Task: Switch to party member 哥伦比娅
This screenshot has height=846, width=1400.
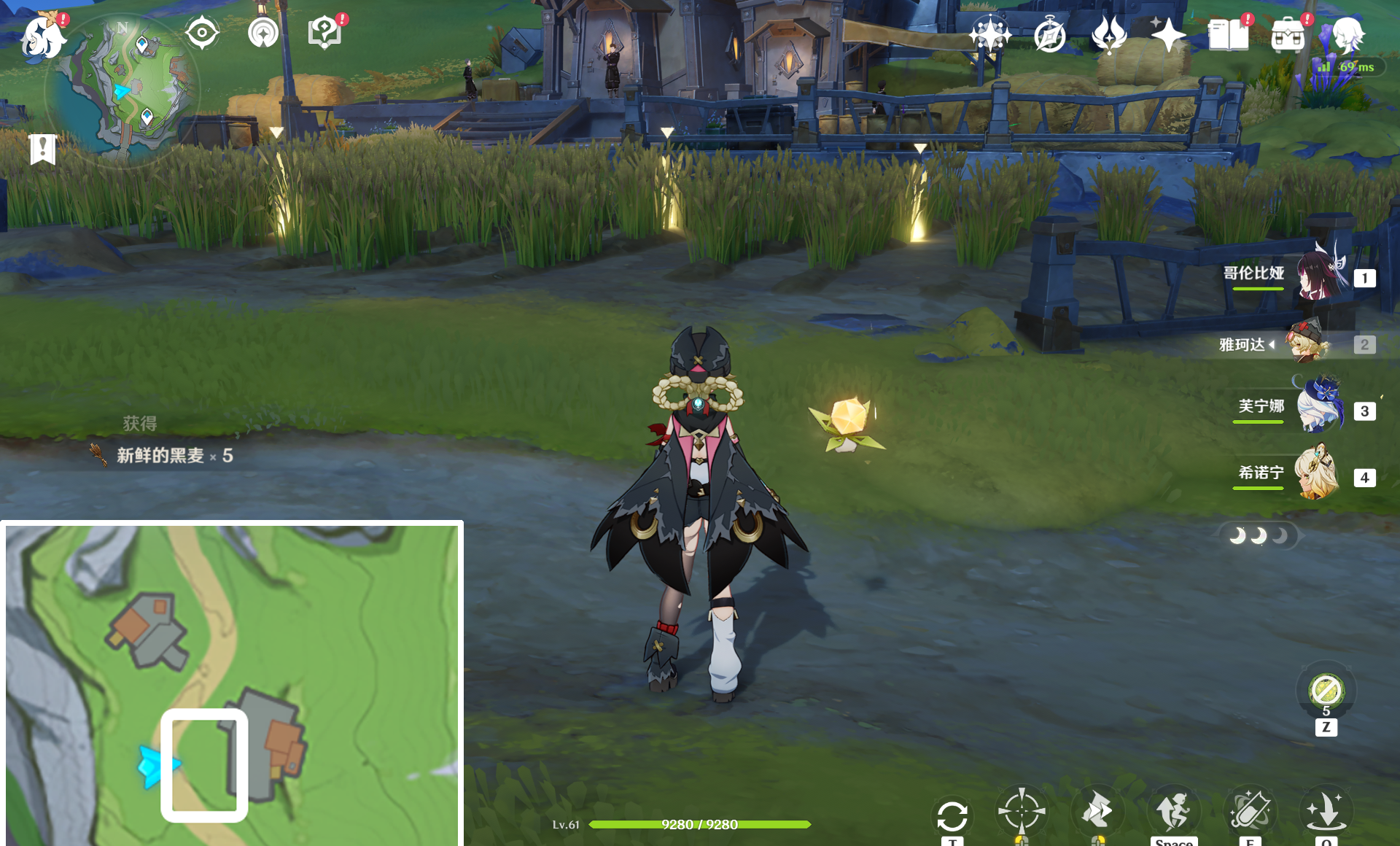Action: (x=1320, y=276)
